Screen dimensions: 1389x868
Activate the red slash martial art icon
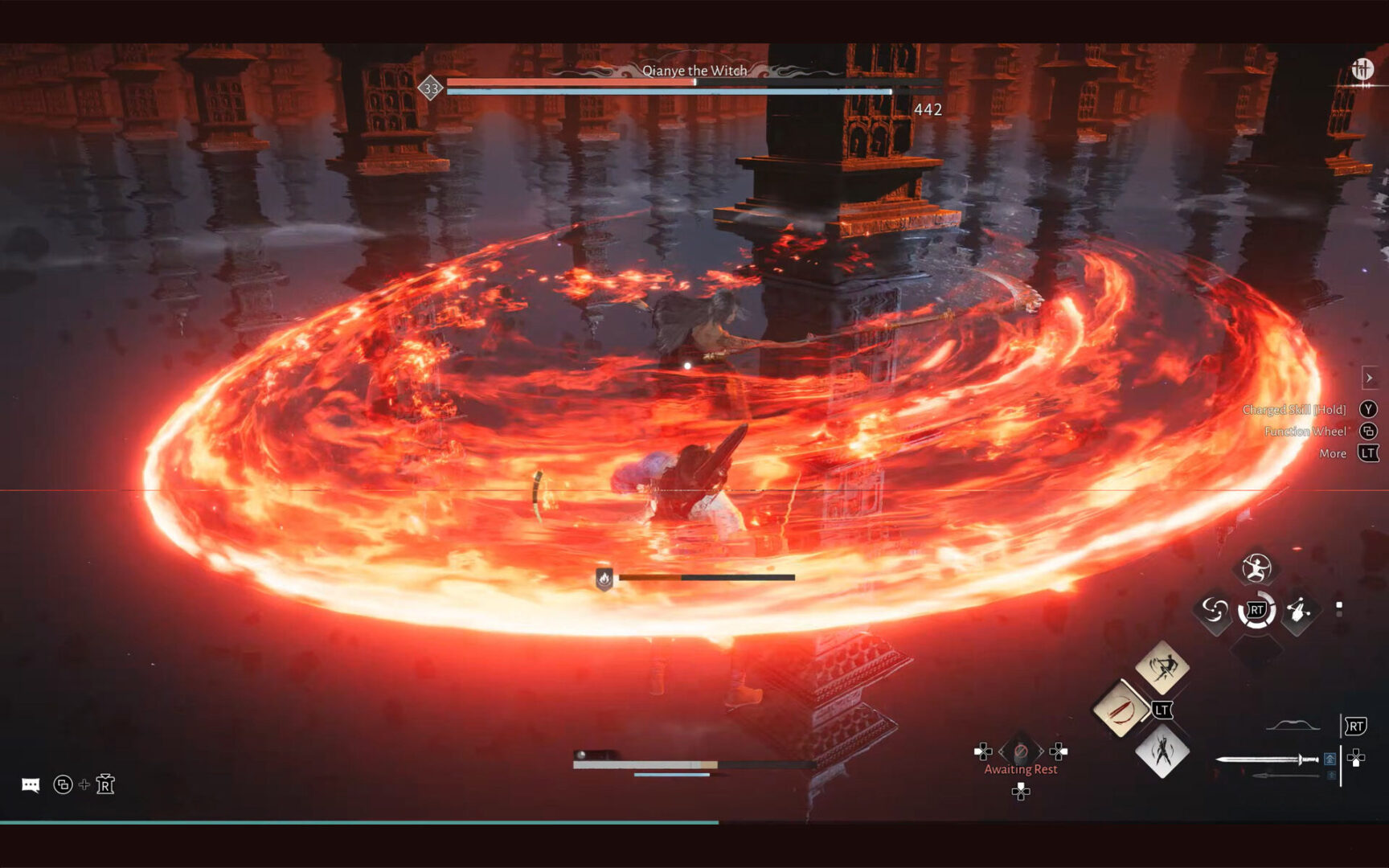pos(1121,709)
